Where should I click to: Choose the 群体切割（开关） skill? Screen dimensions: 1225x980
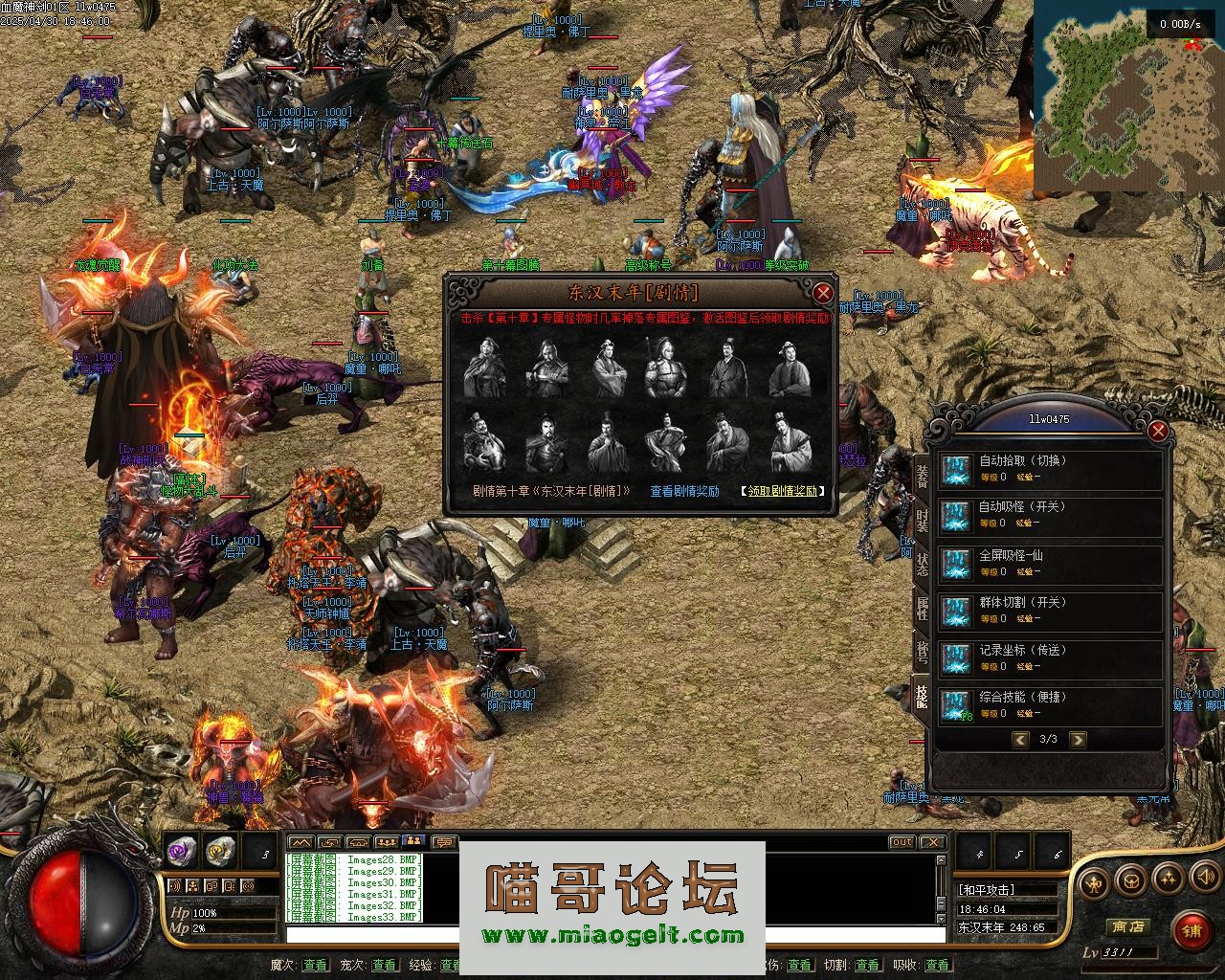point(1049,611)
